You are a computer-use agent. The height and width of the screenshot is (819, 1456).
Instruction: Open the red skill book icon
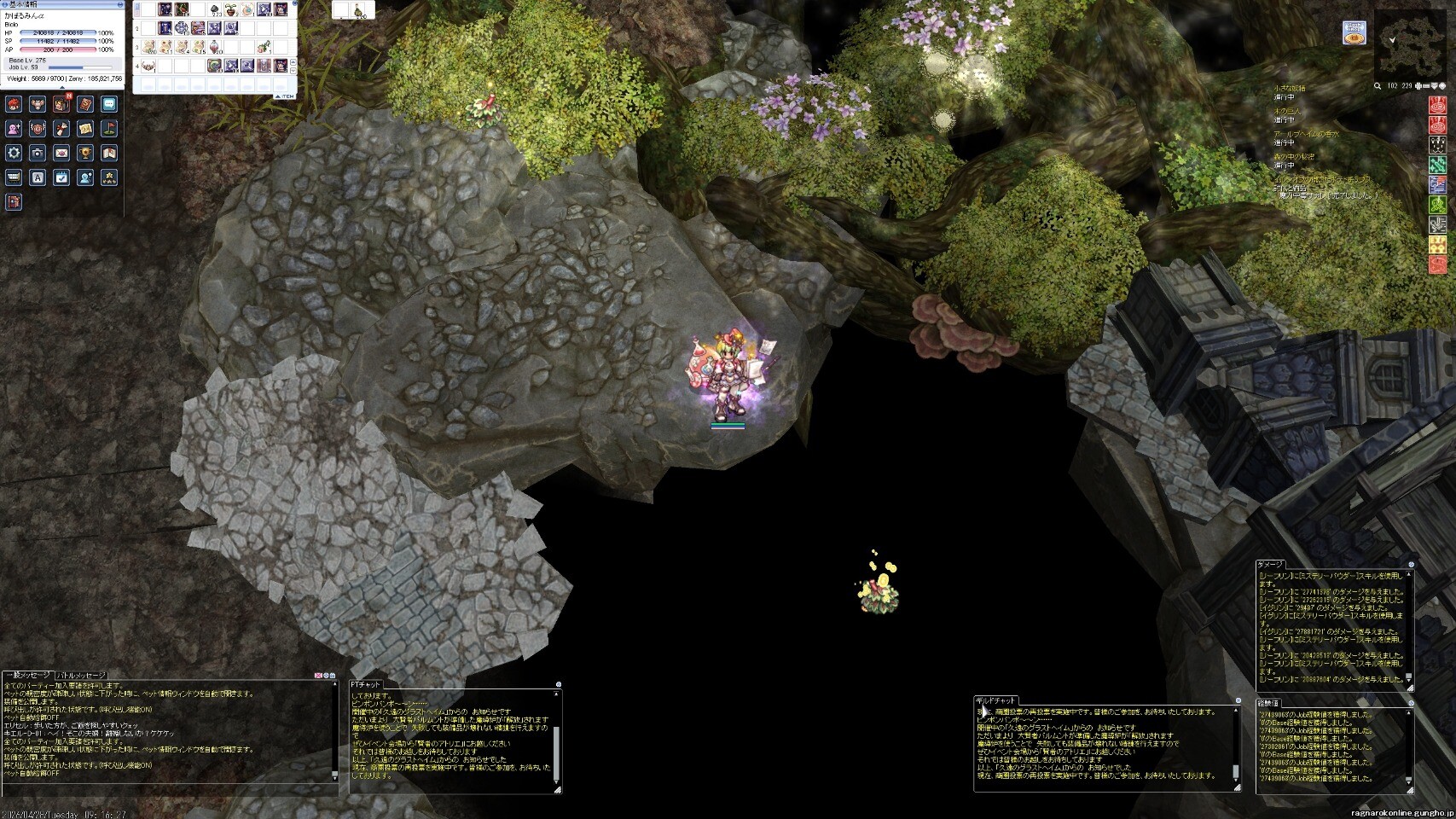point(85,104)
